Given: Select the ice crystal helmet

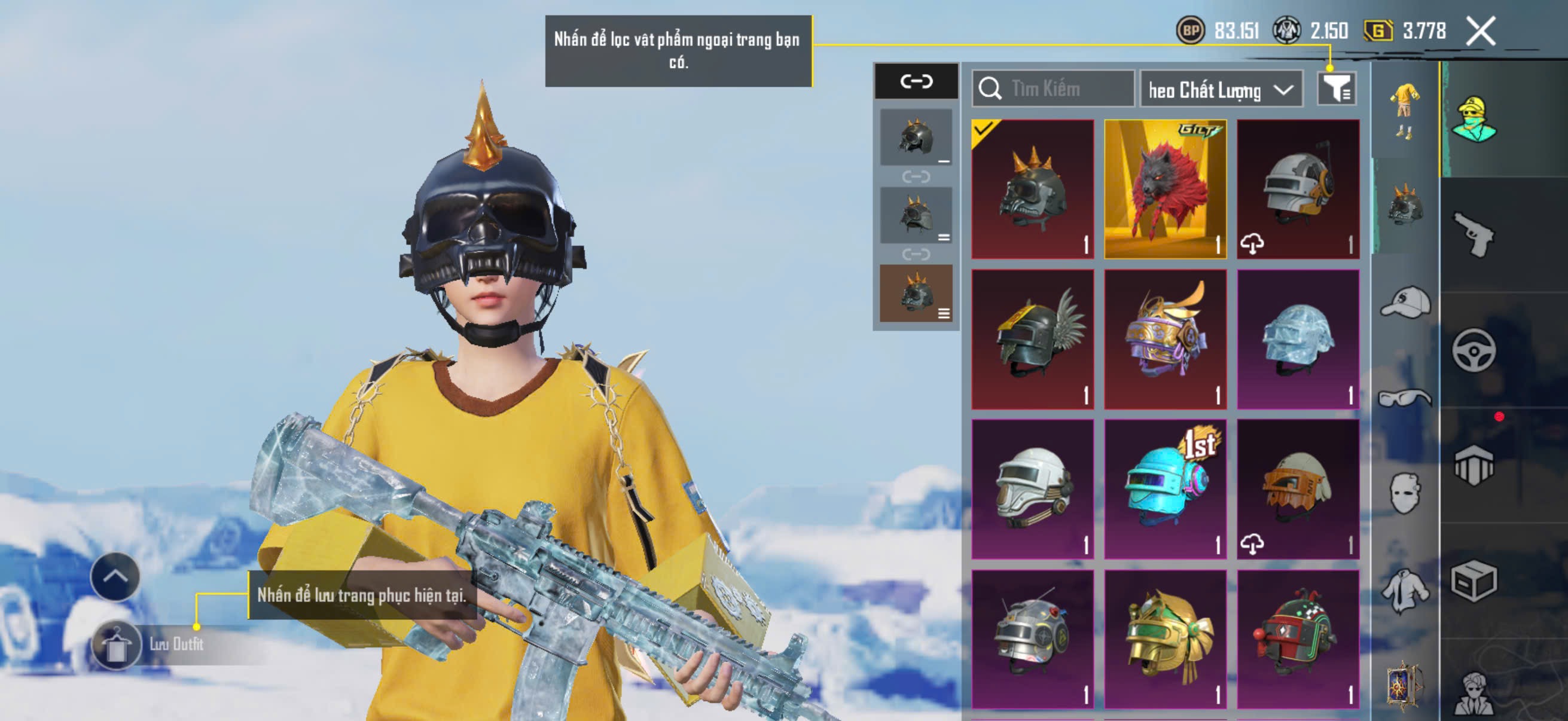Looking at the screenshot, I should click(x=1298, y=339).
